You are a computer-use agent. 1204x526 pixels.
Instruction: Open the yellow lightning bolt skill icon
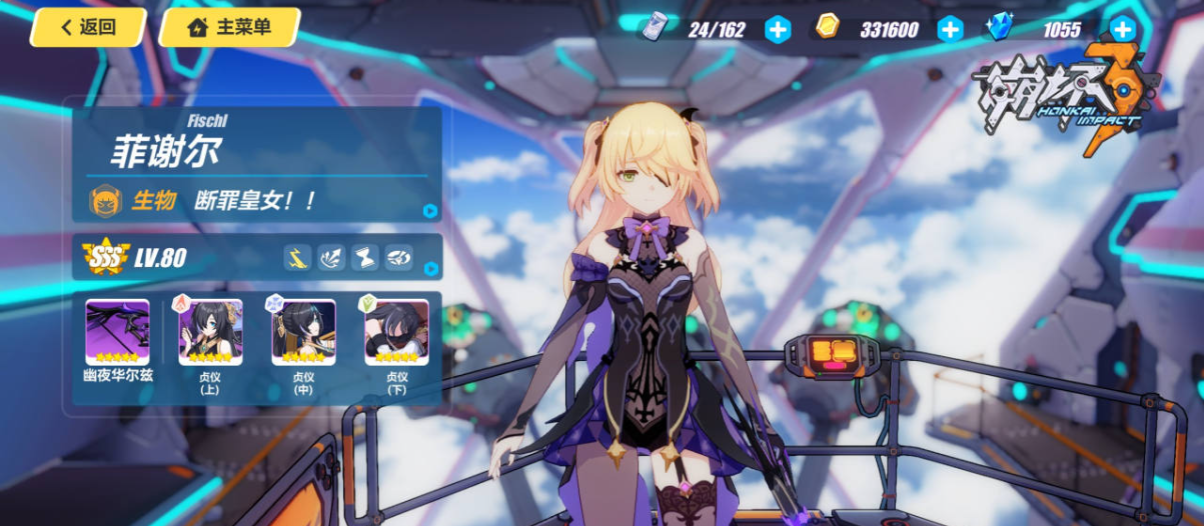[297, 257]
